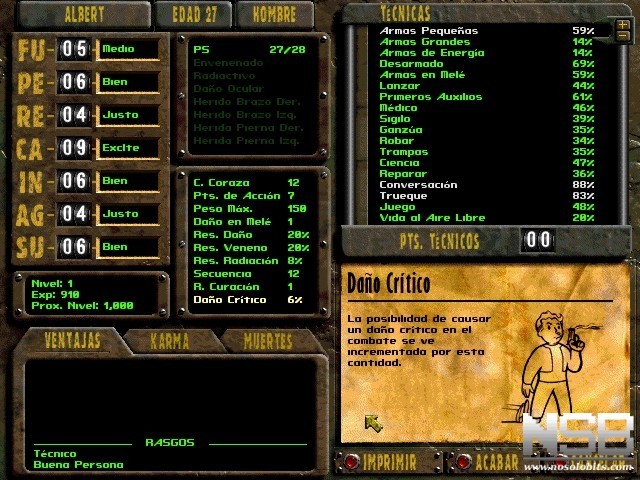Show the VENTAJAS tab
The image size is (640, 480).
tap(73, 341)
